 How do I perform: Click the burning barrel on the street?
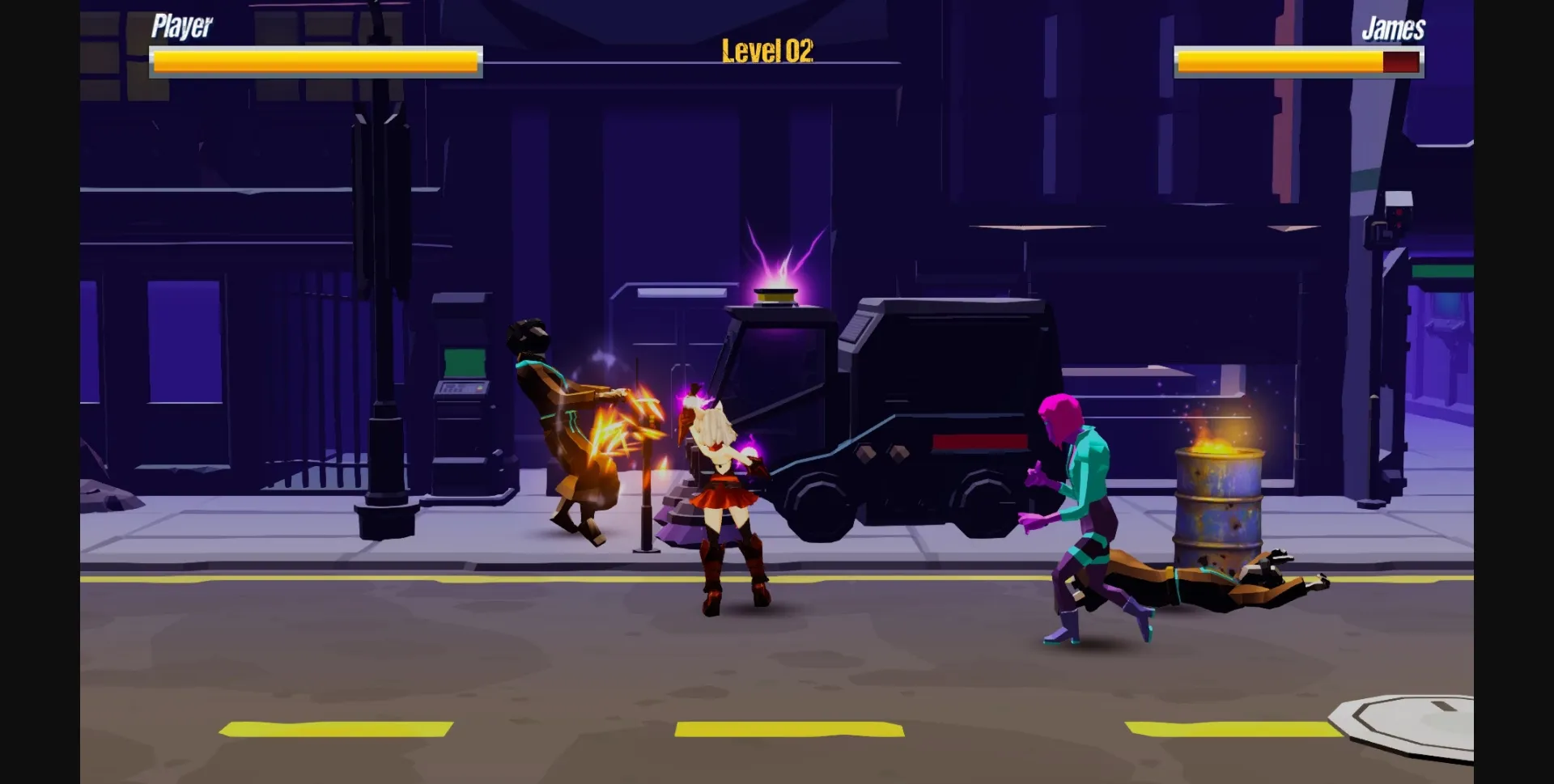(x=1218, y=498)
